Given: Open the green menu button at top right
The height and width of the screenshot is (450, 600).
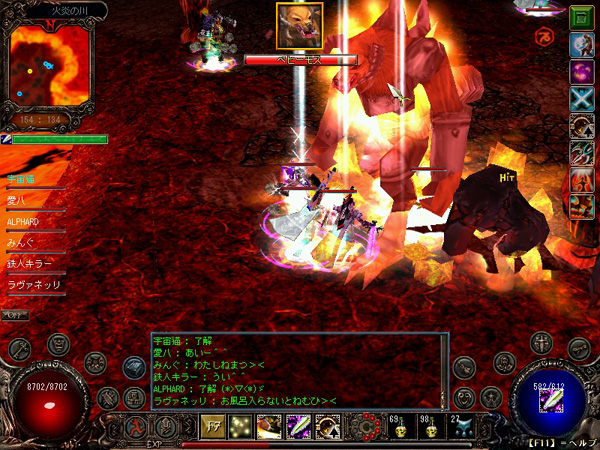Looking at the screenshot, I should (580, 17).
